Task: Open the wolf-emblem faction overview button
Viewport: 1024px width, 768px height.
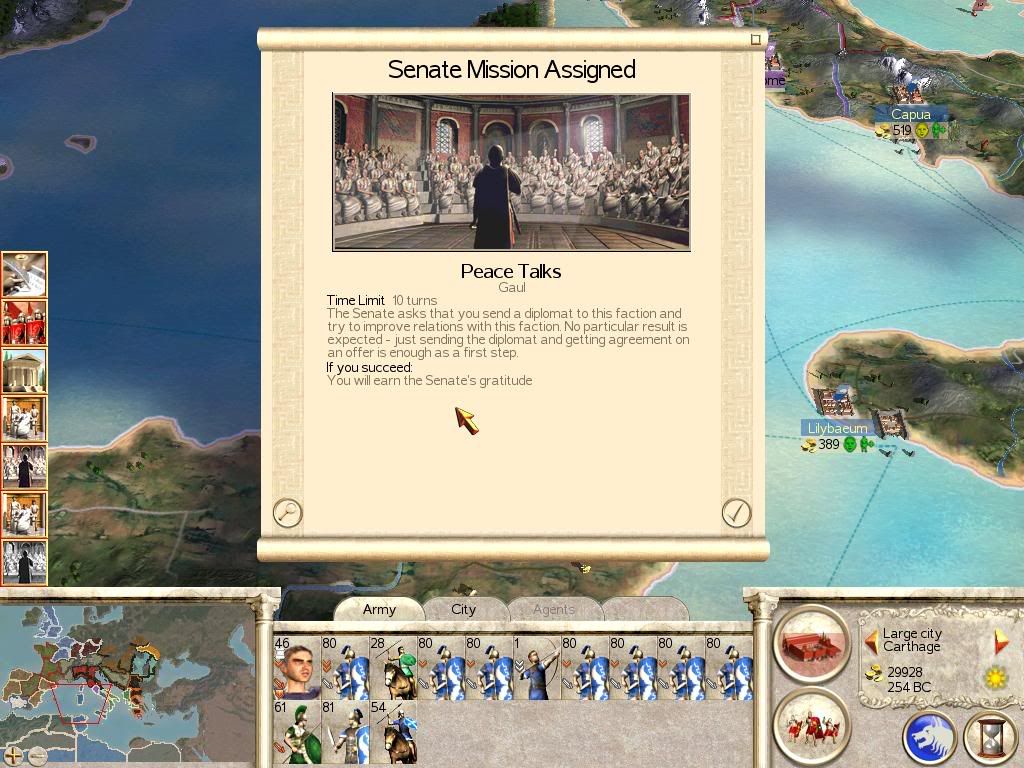Action: (929, 737)
